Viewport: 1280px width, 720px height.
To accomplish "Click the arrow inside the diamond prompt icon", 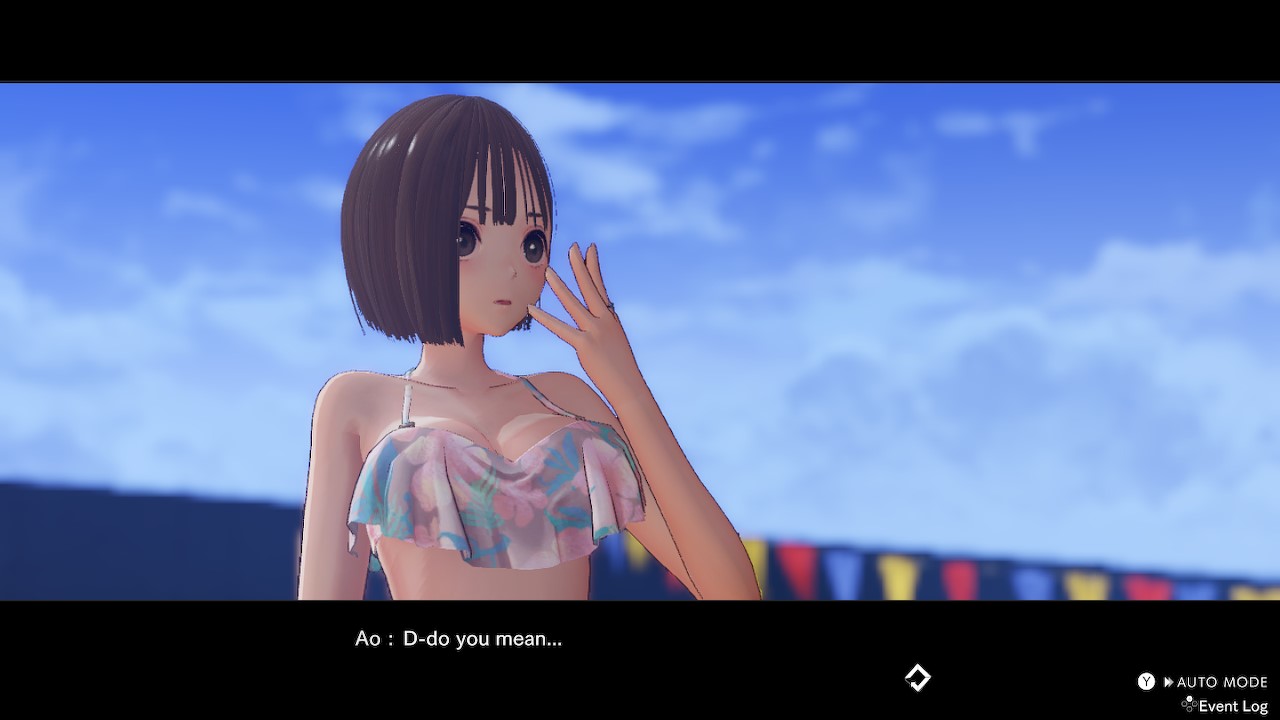I will pyautogui.click(x=913, y=683).
